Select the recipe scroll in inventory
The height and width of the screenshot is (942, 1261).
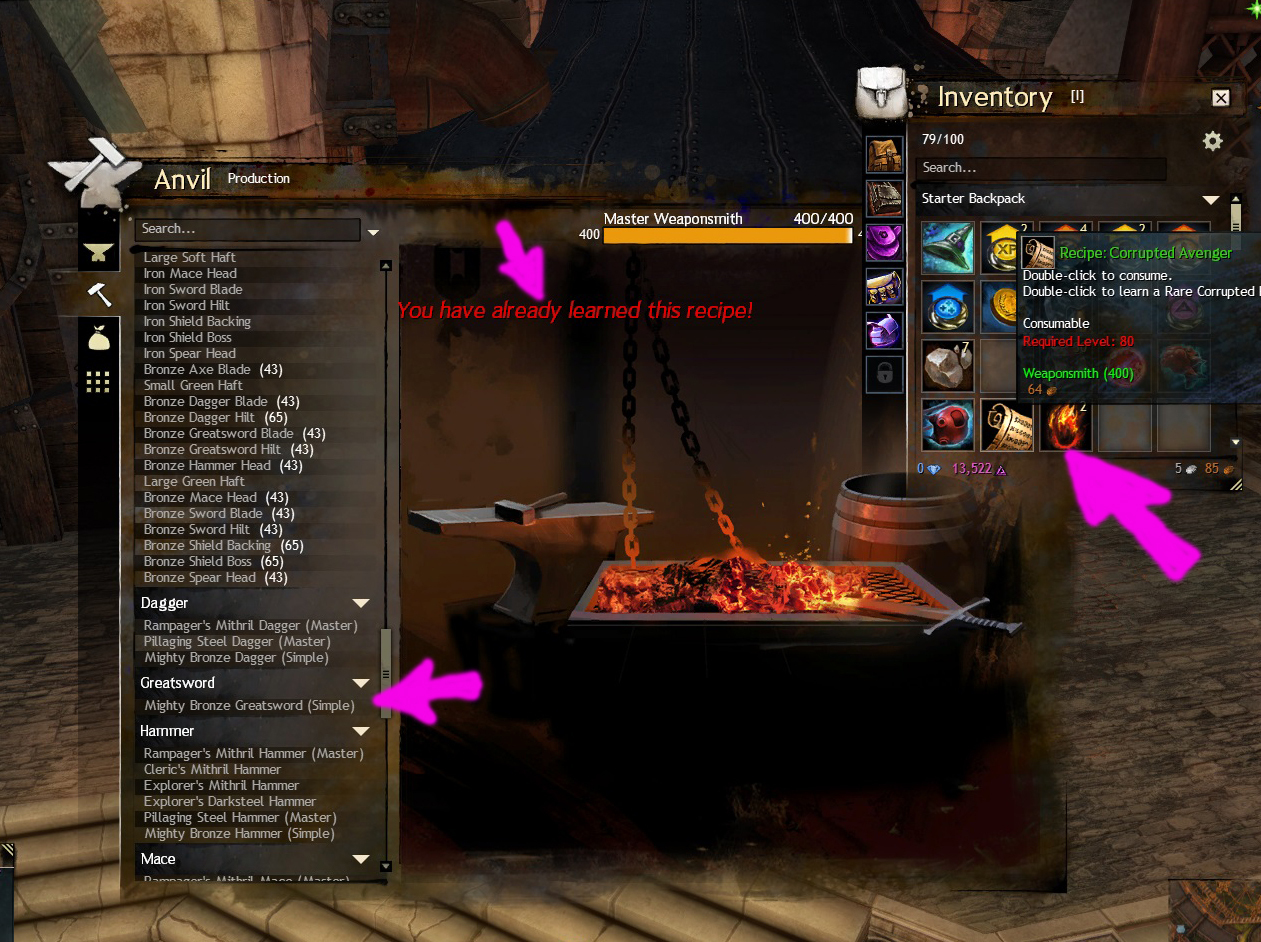(x=1006, y=425)
